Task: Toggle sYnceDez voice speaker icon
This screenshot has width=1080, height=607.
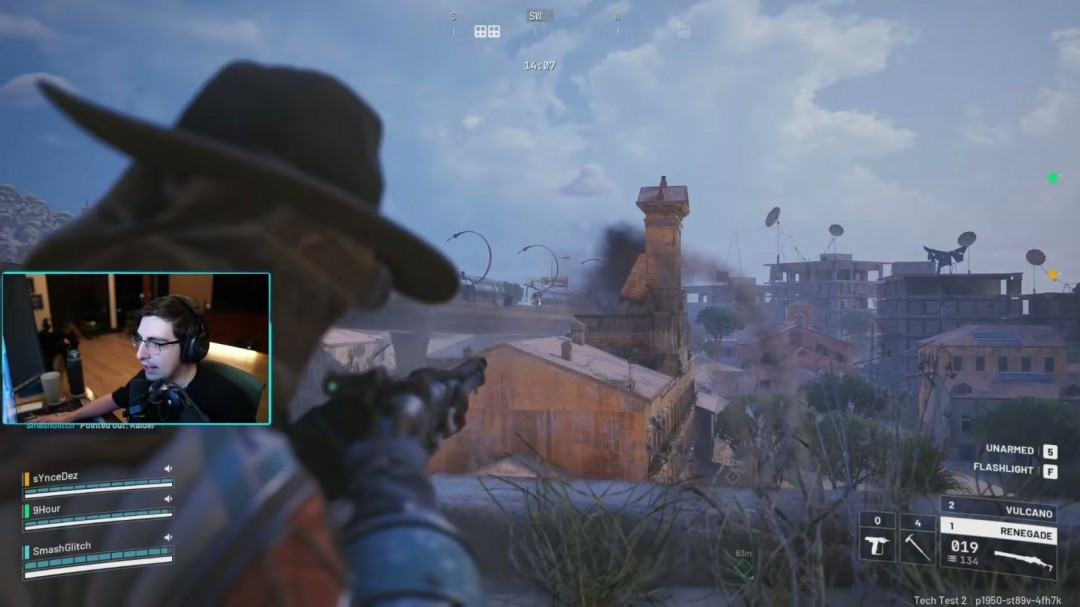Action: pyautogui.click(x=168, y=468)
